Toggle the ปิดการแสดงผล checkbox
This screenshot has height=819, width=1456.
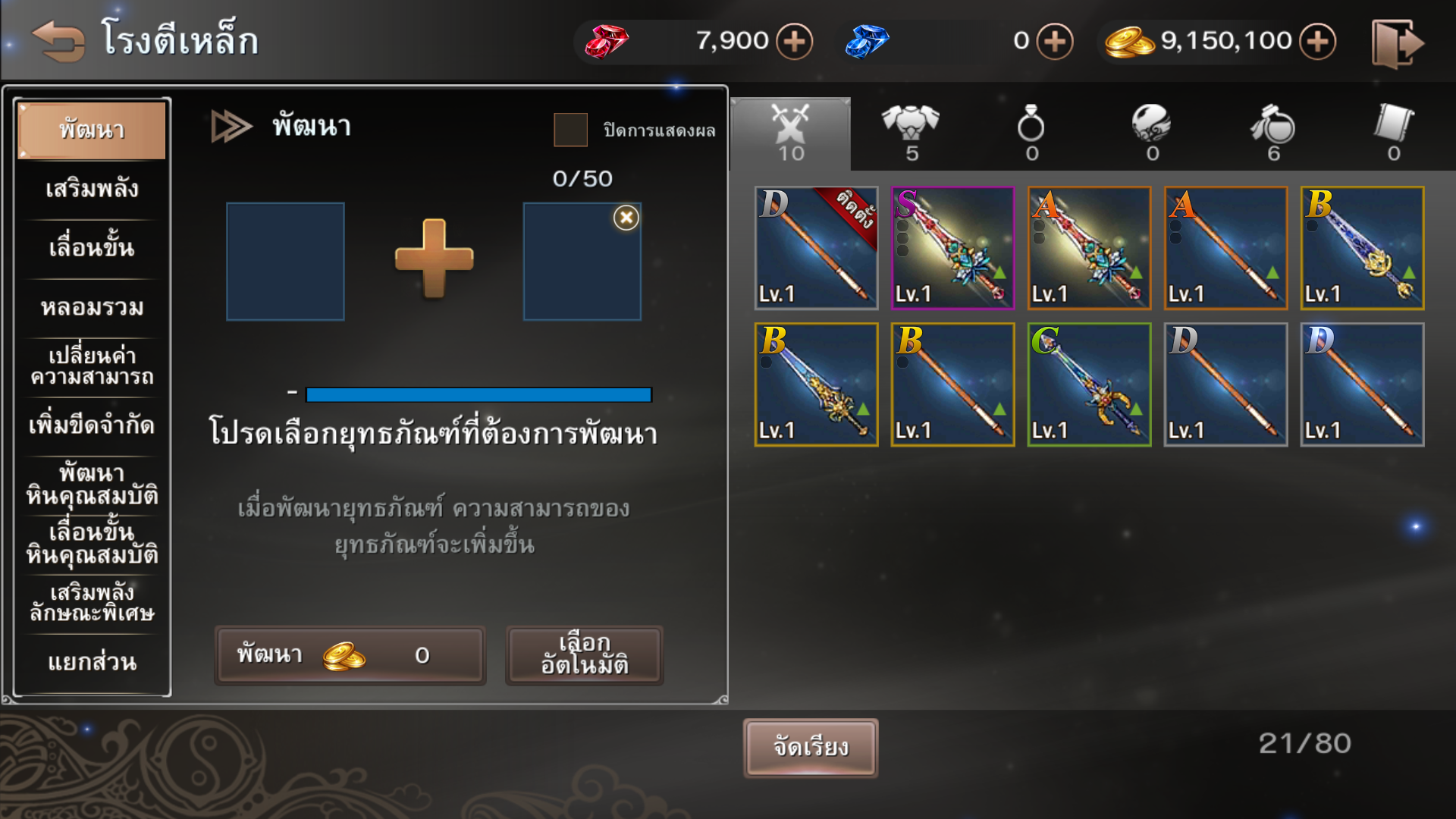coord(570,130)
